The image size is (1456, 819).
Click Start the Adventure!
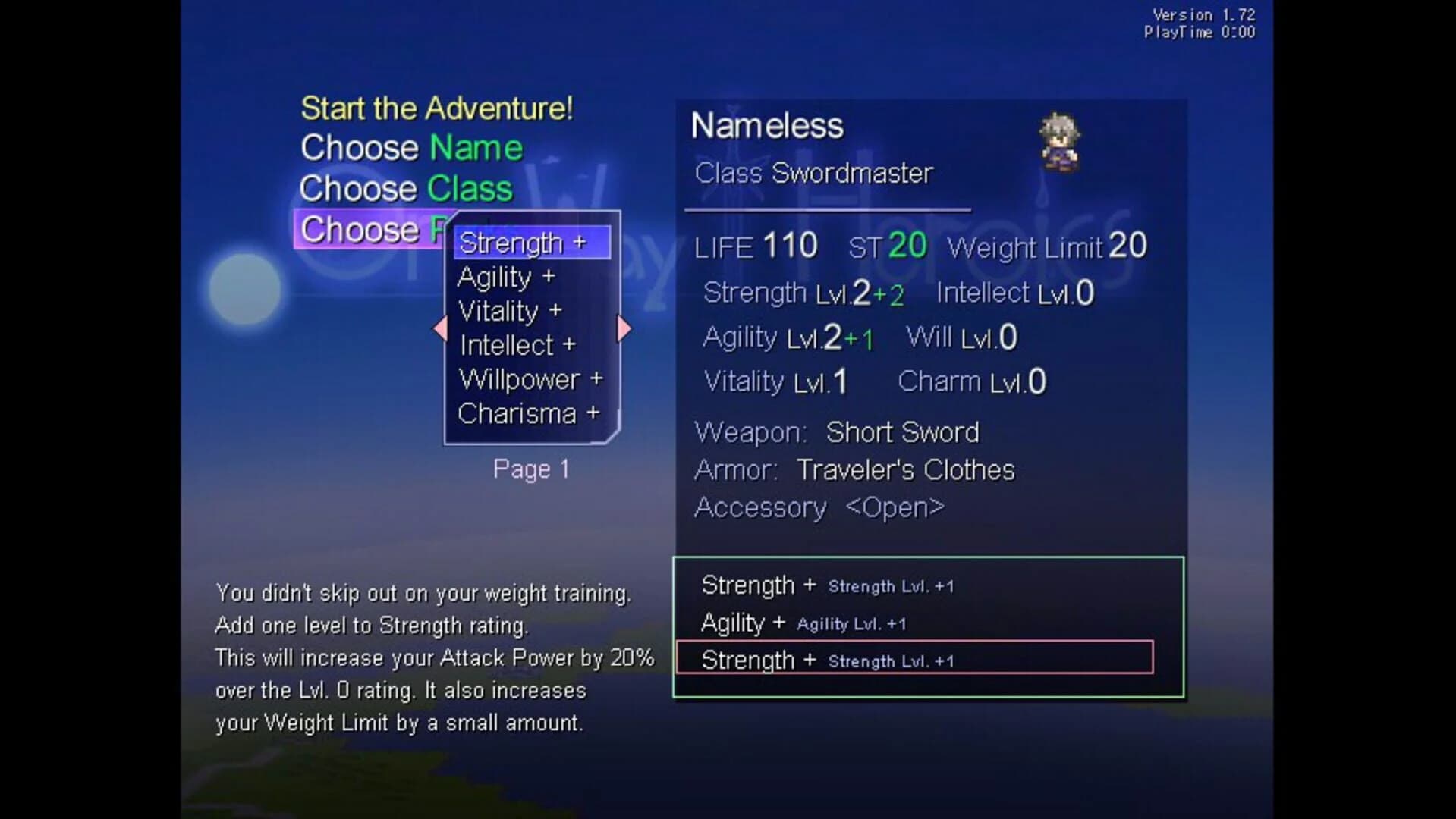click(436, 108)
